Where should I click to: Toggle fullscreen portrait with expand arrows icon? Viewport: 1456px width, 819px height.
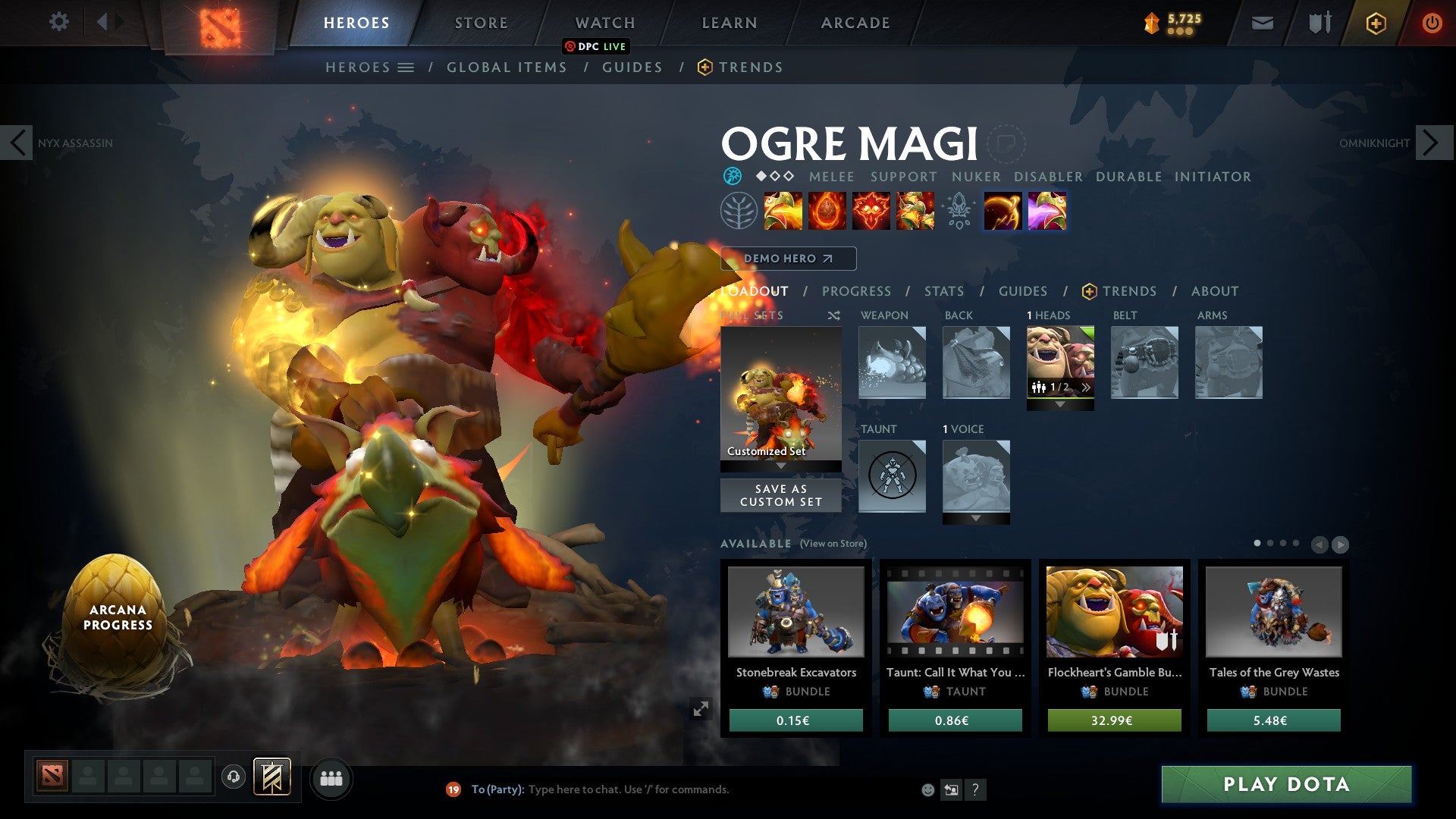tap(701, 709)
